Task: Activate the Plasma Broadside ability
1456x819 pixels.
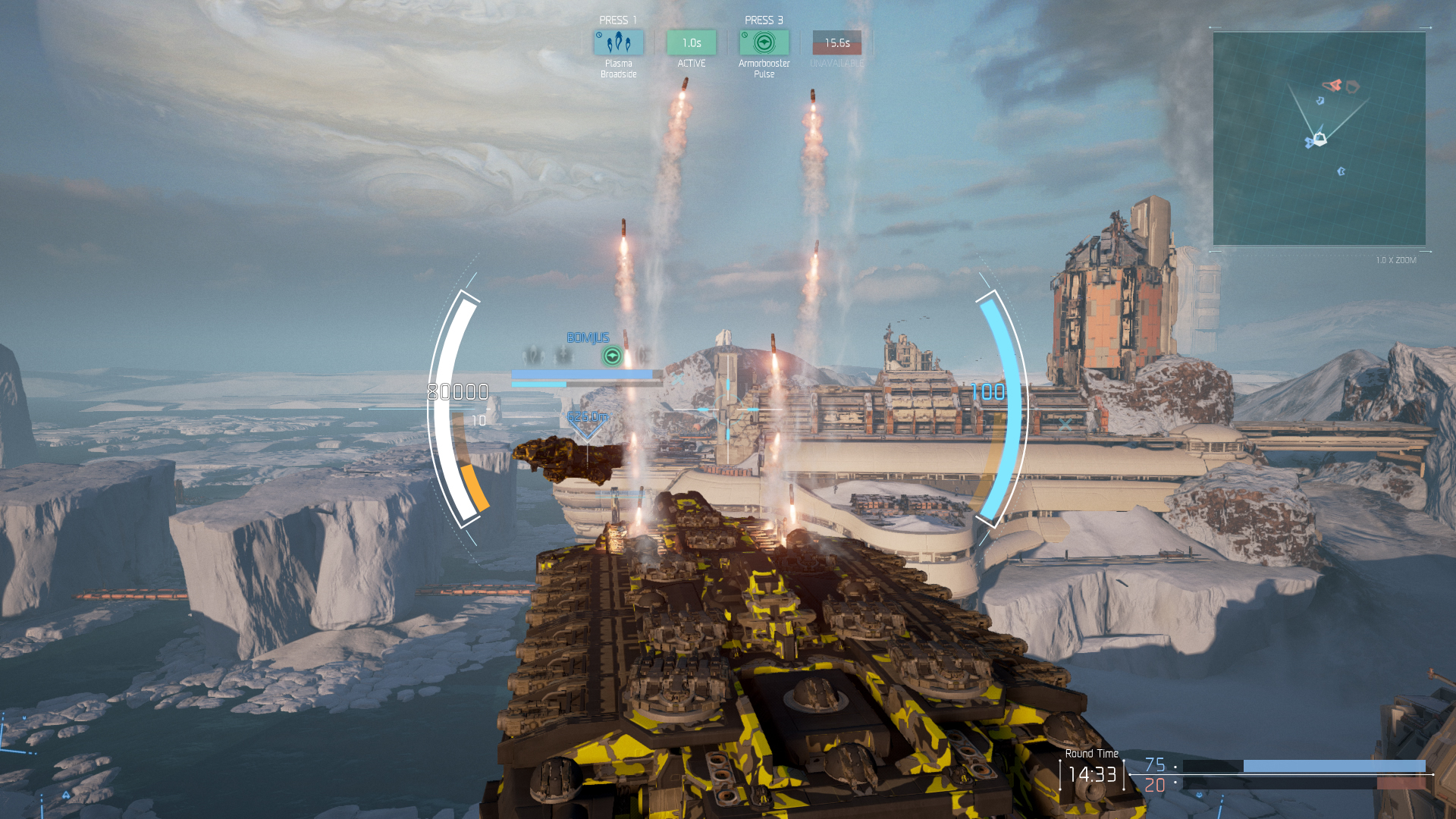Action: 618,42
